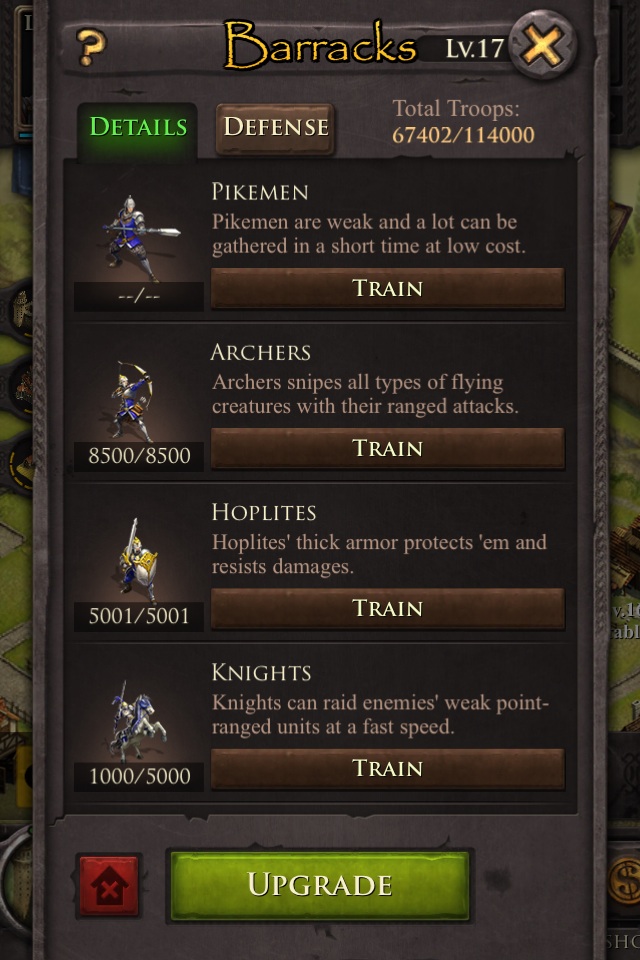Train Pikemen troops
Screen dimensions: 640x960
click(387, 289)
